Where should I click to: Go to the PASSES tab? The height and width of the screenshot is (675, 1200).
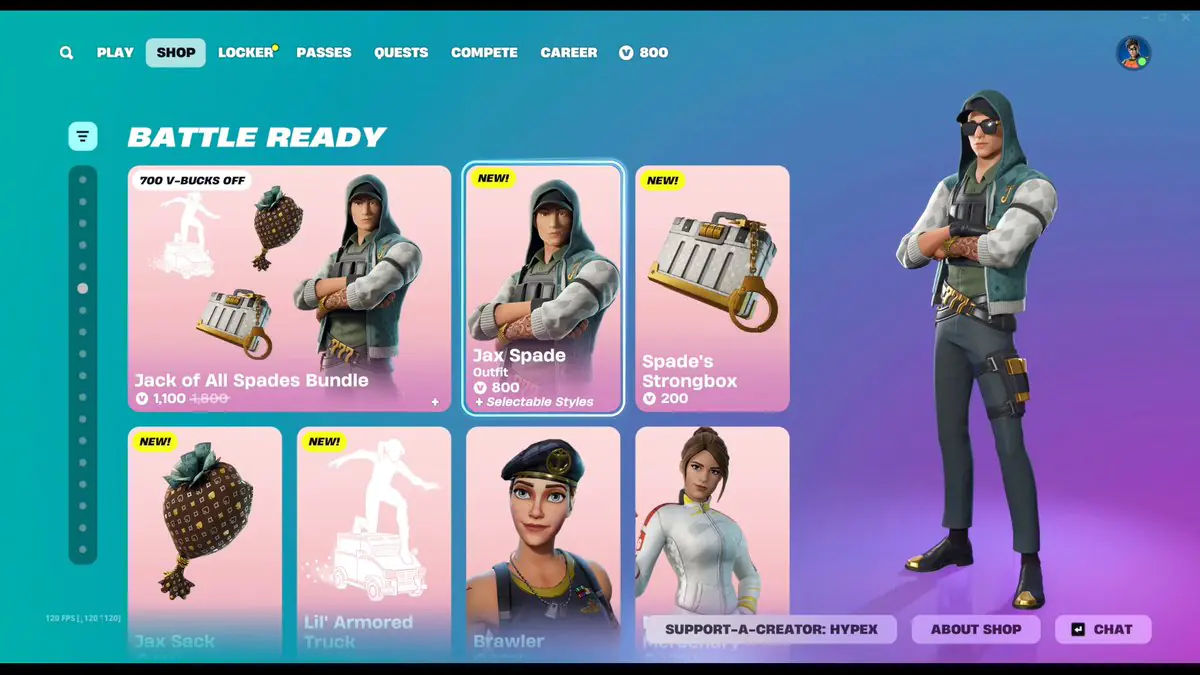324,53
